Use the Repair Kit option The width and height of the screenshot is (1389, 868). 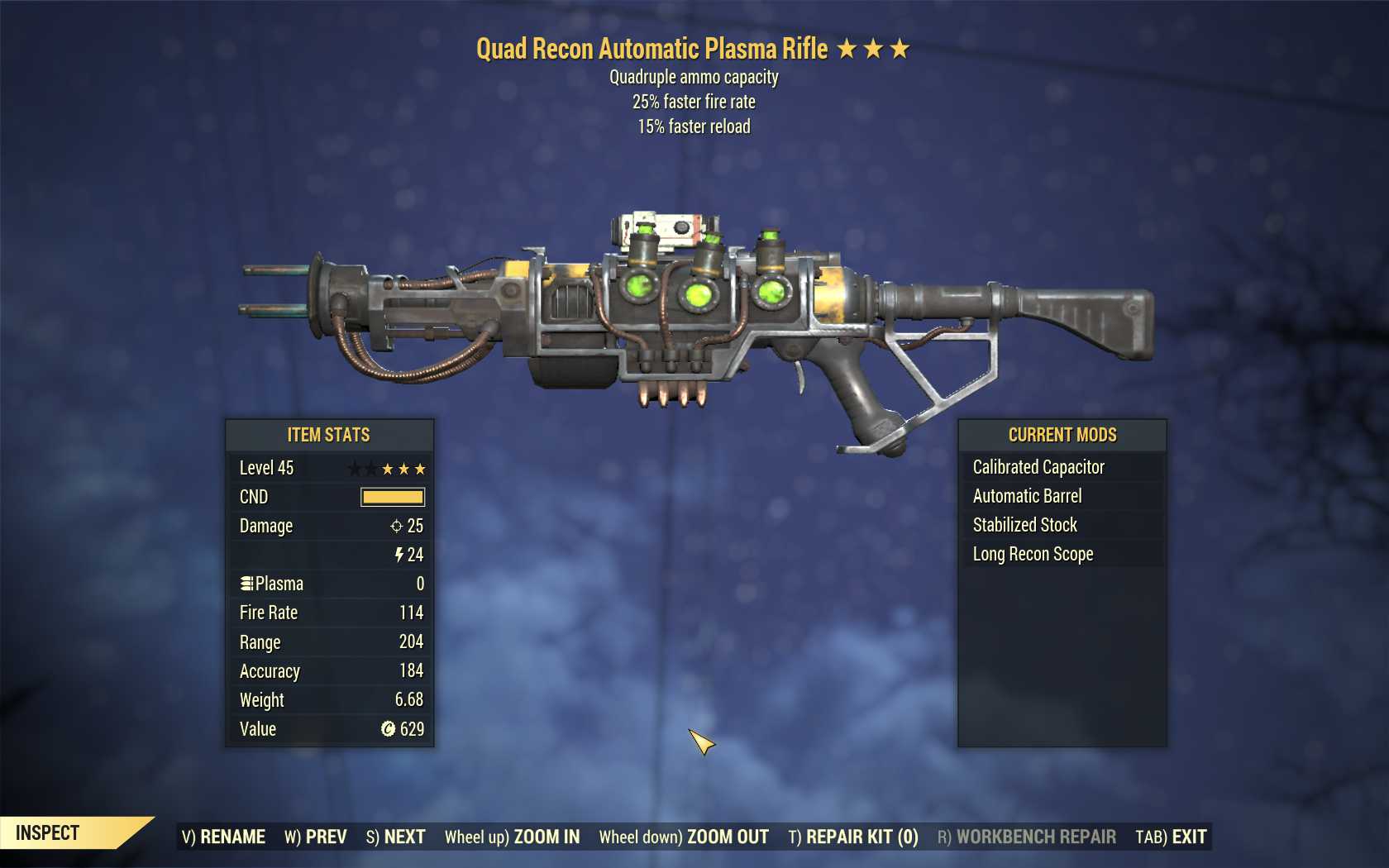pyautogui.click(x=852, y=837)
